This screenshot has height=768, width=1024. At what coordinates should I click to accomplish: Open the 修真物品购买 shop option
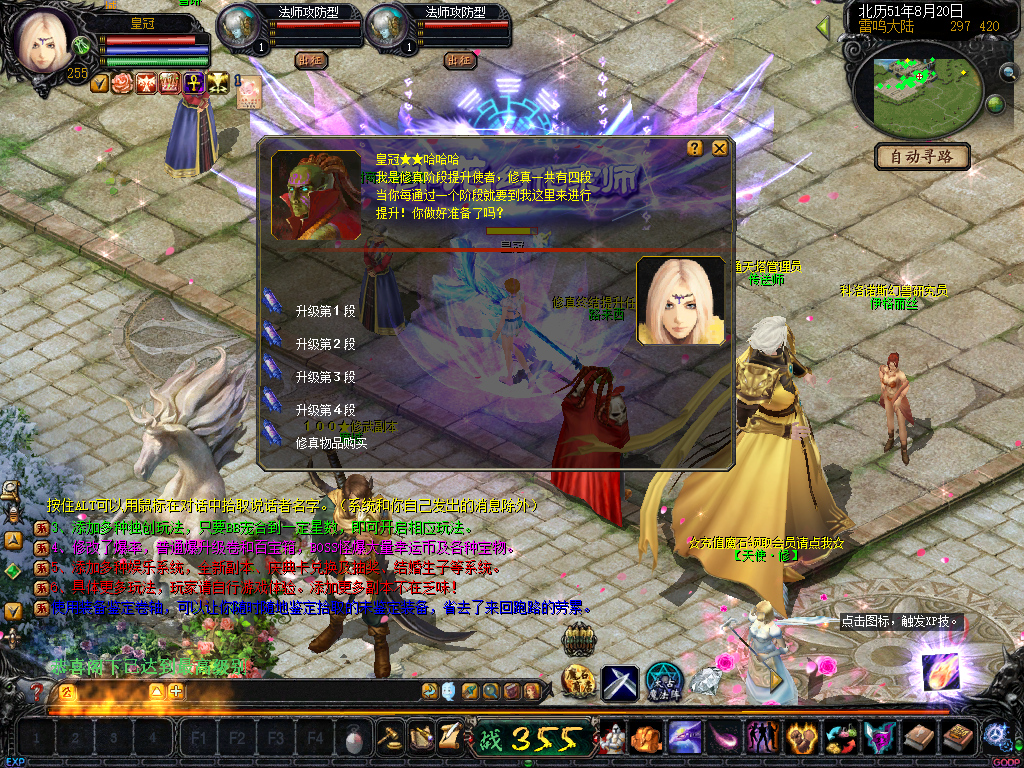(x=331, y=442)
